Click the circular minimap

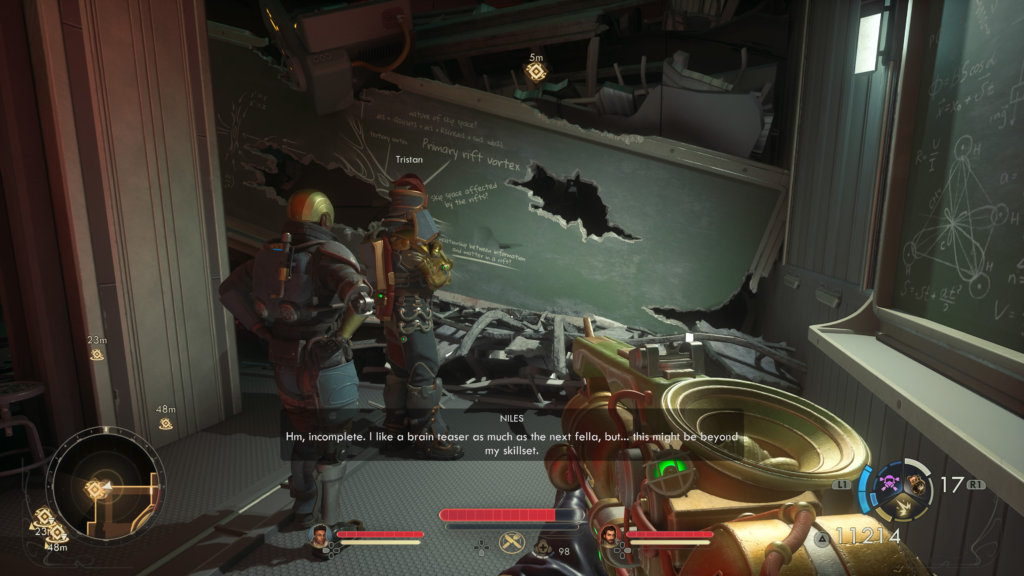tap(105, 487)
